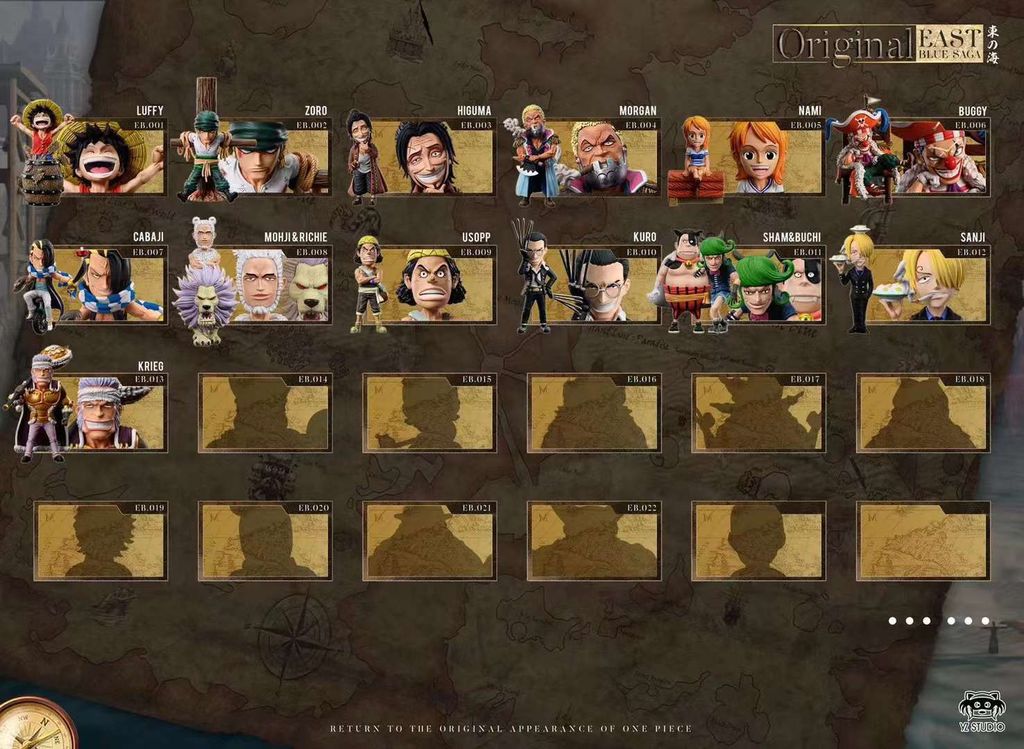This screenshot has height=749, width=1024.
Task: Click the YZ Studio logo
Action: 982,710
